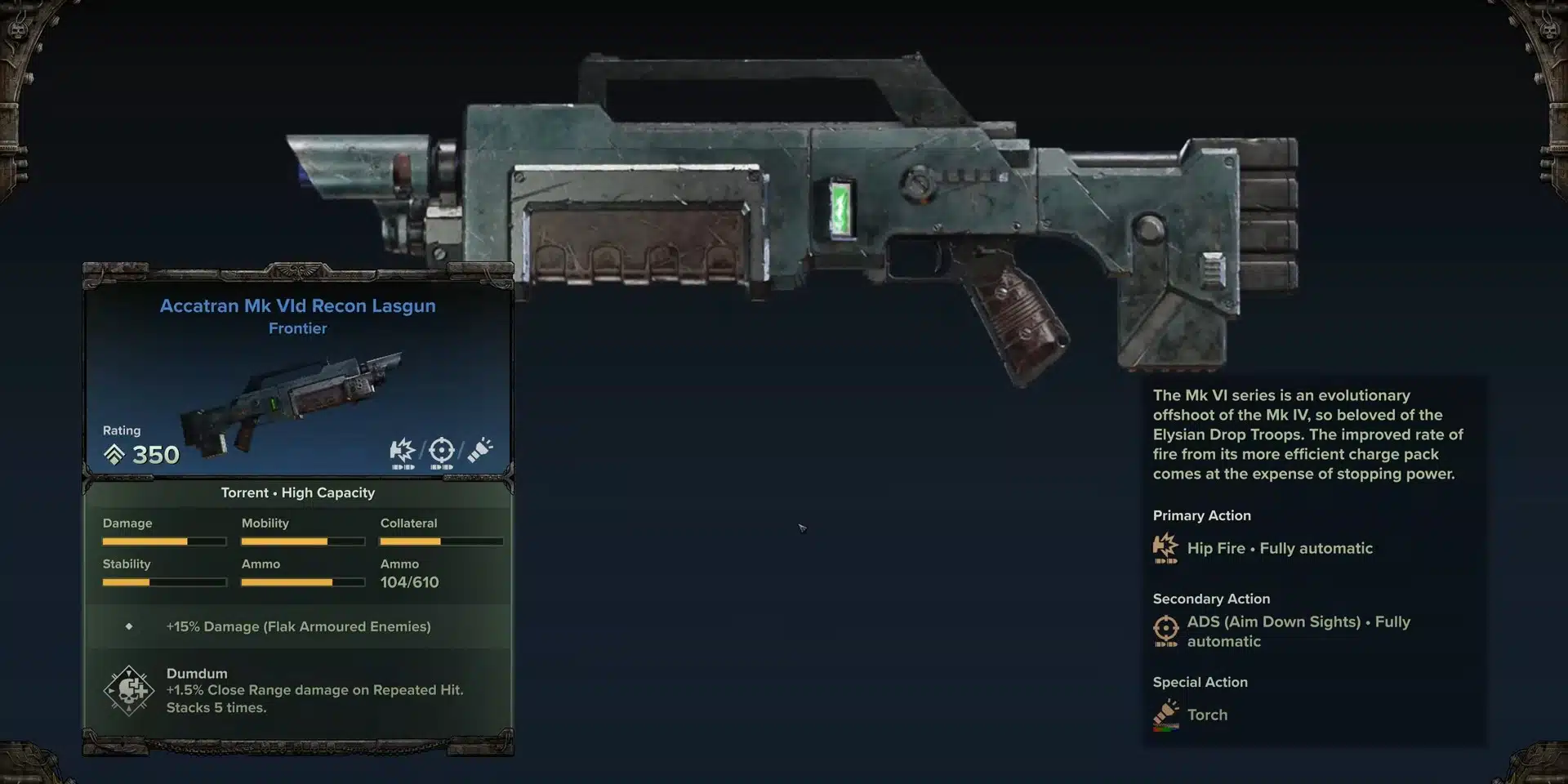Screen dimensions: 1568x784
Task: Select the Accatran Recon Lasgun card thumbnail
Action: point(292,403)
